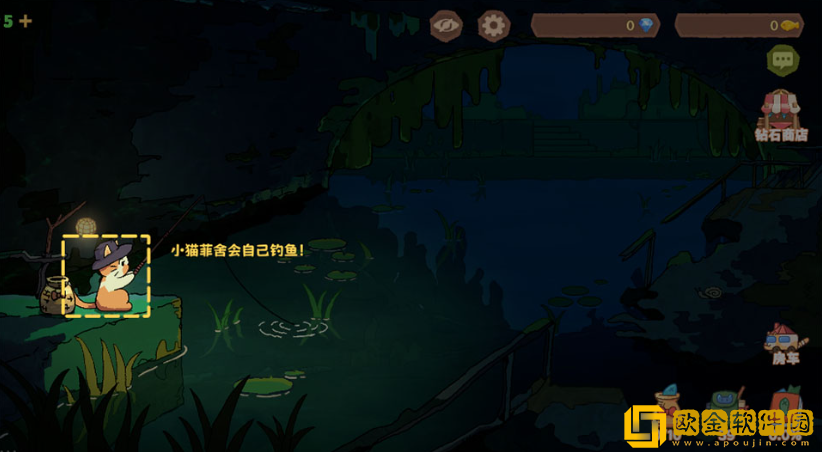Image resolution: width=822 pixels, height=452 pixels.
Task: Open the chat speech bubble
Action: coord(783,60)
